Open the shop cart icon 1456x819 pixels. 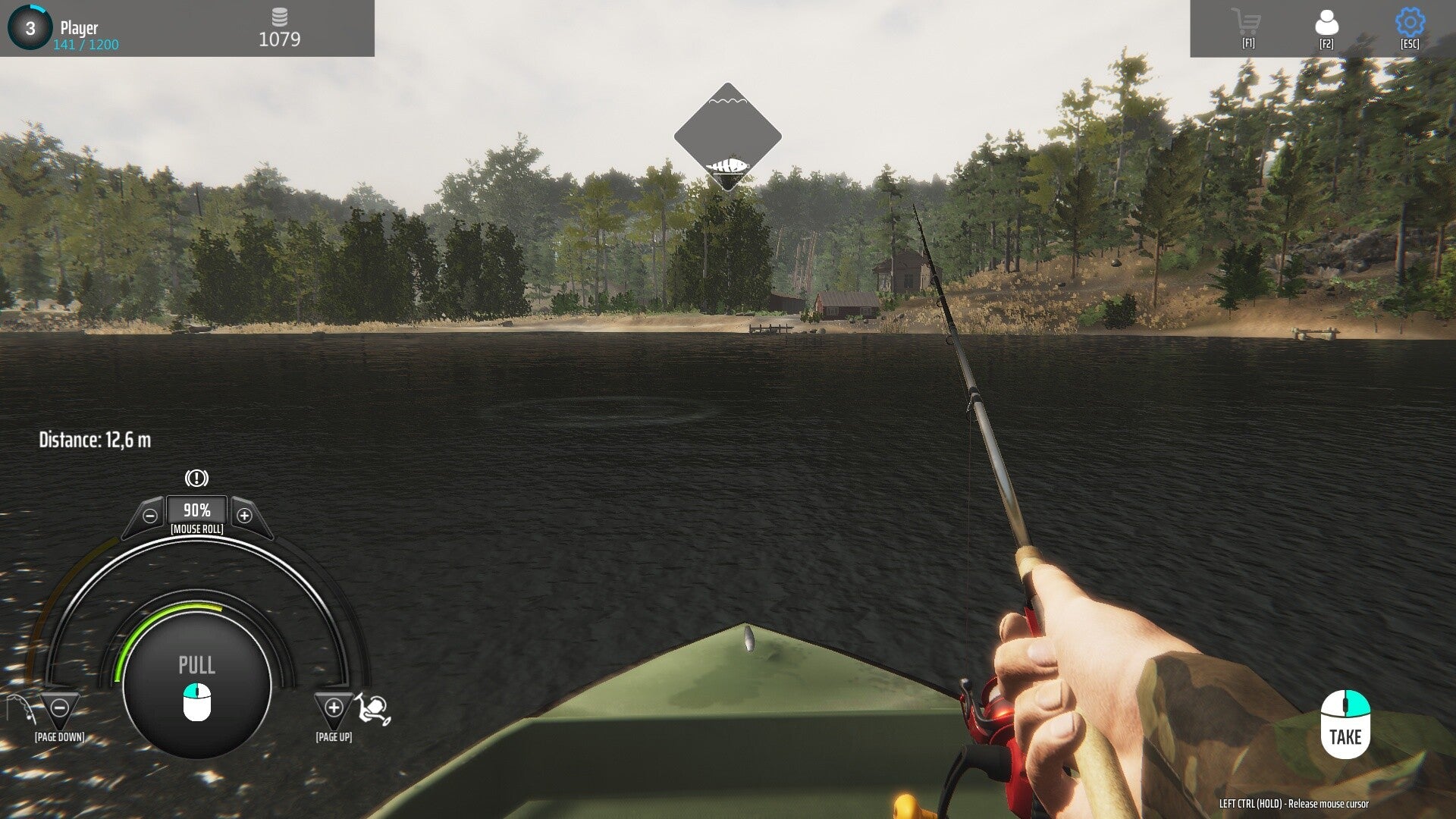[1247, 23]
